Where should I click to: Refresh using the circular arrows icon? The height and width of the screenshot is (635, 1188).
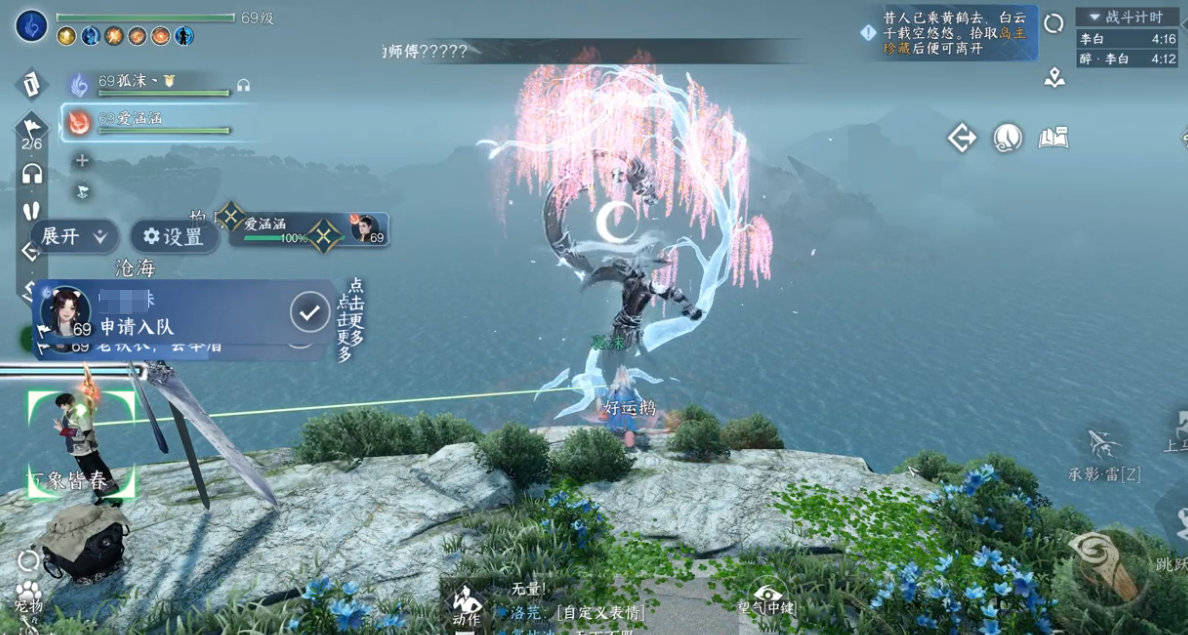point(1054,23)
